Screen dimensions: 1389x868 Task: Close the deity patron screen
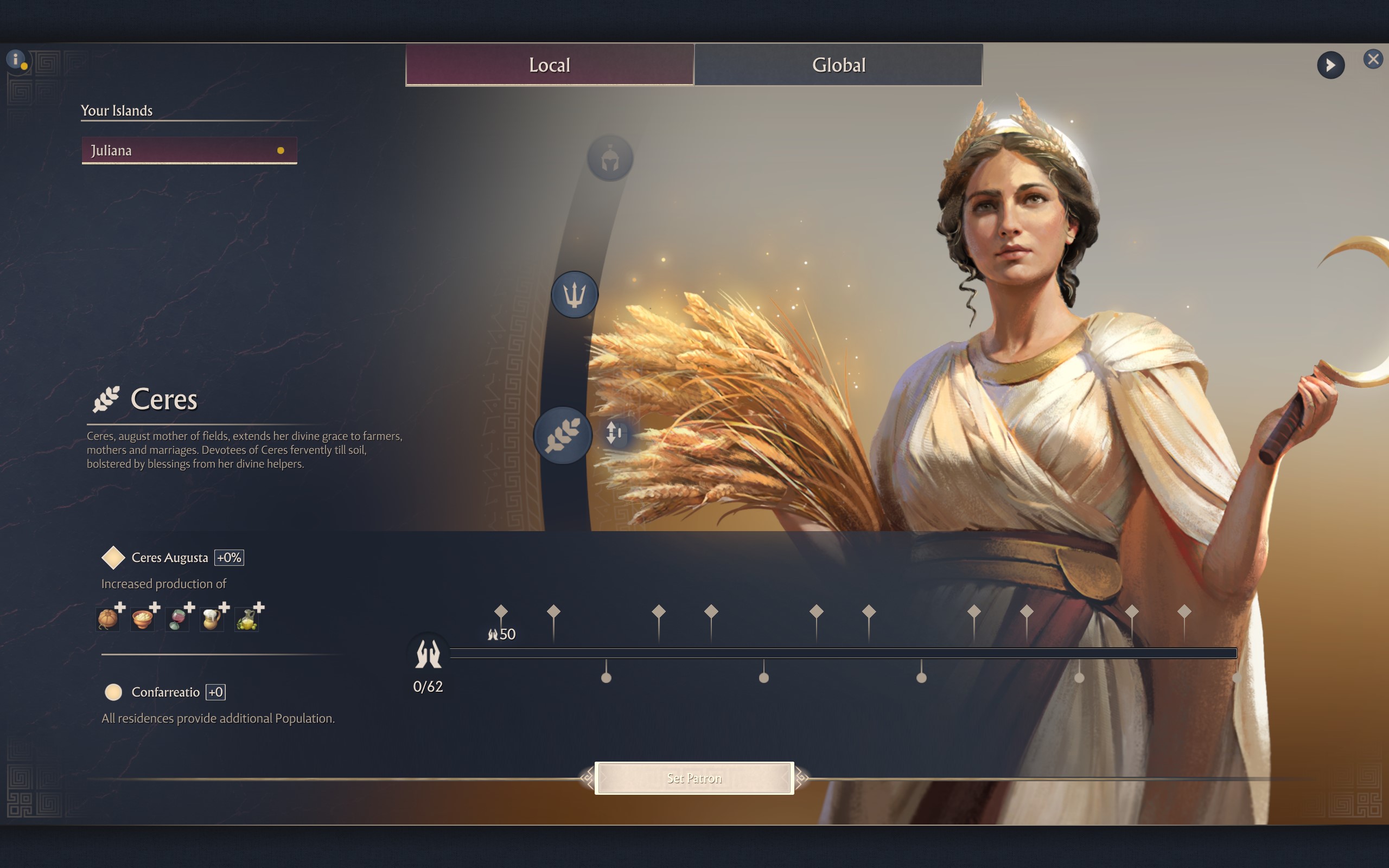(x=1372, y=59)
